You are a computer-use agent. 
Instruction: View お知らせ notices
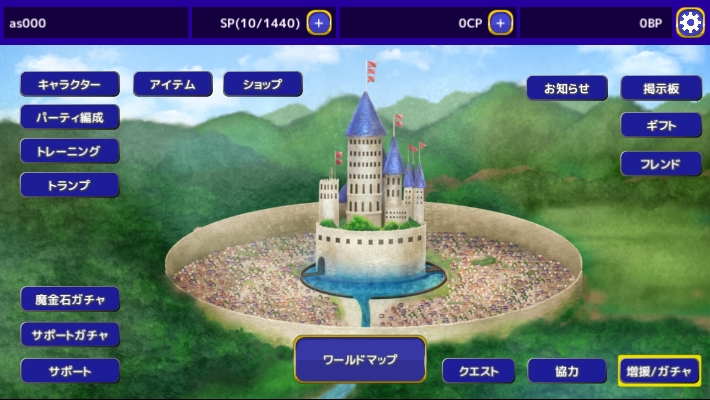[567, 89]
